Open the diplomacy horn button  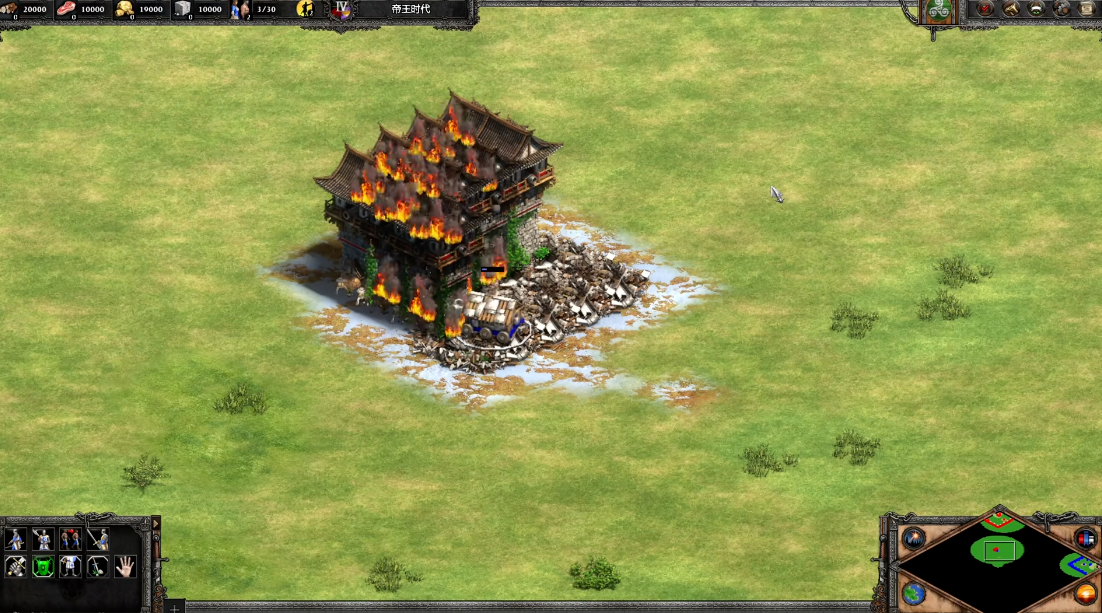[x=1011, y=9]
